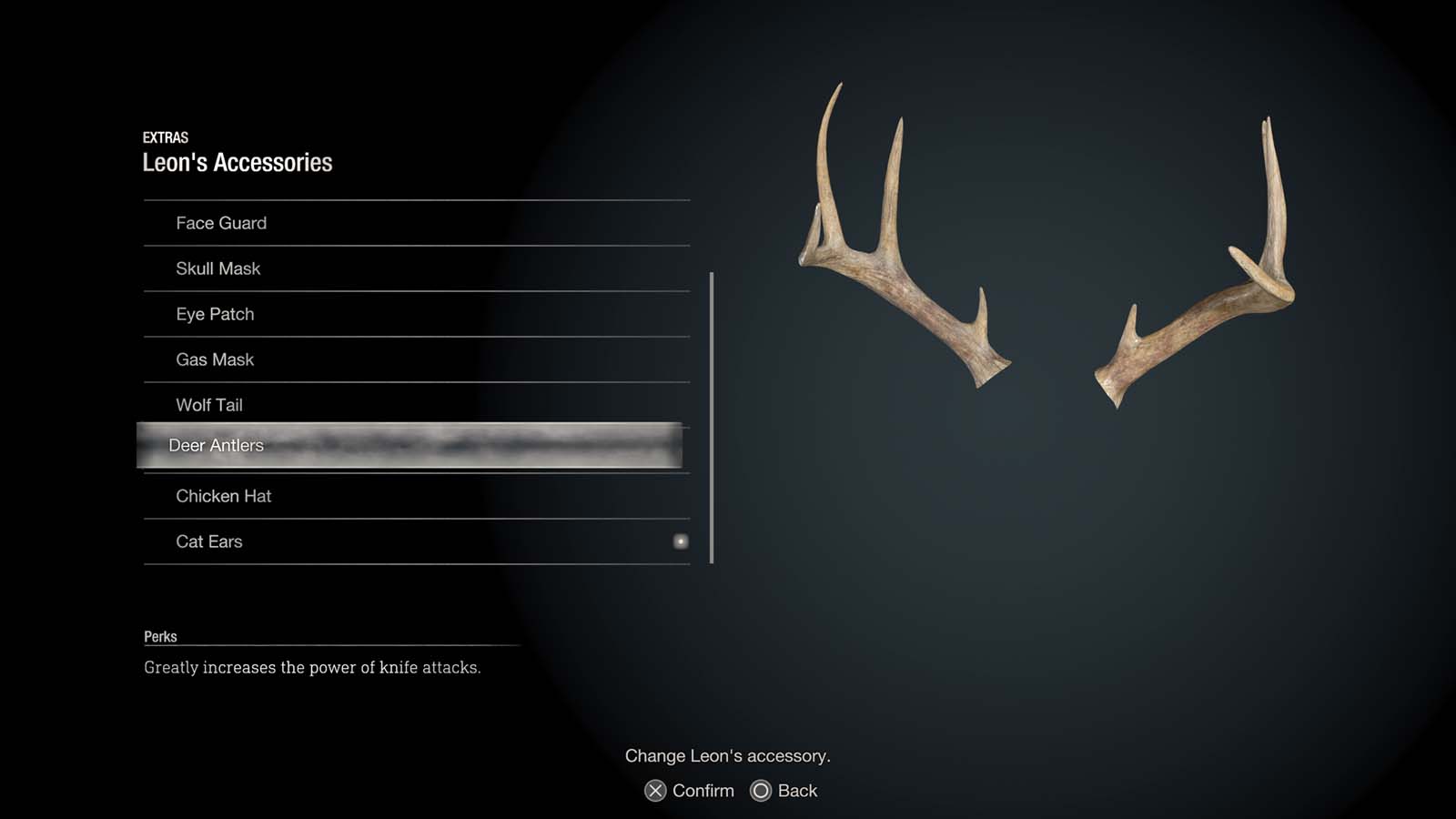Viewport: 1456px width, 819px height.
Task: Equip the Cat Ears accessory
Action: [208, 541]
